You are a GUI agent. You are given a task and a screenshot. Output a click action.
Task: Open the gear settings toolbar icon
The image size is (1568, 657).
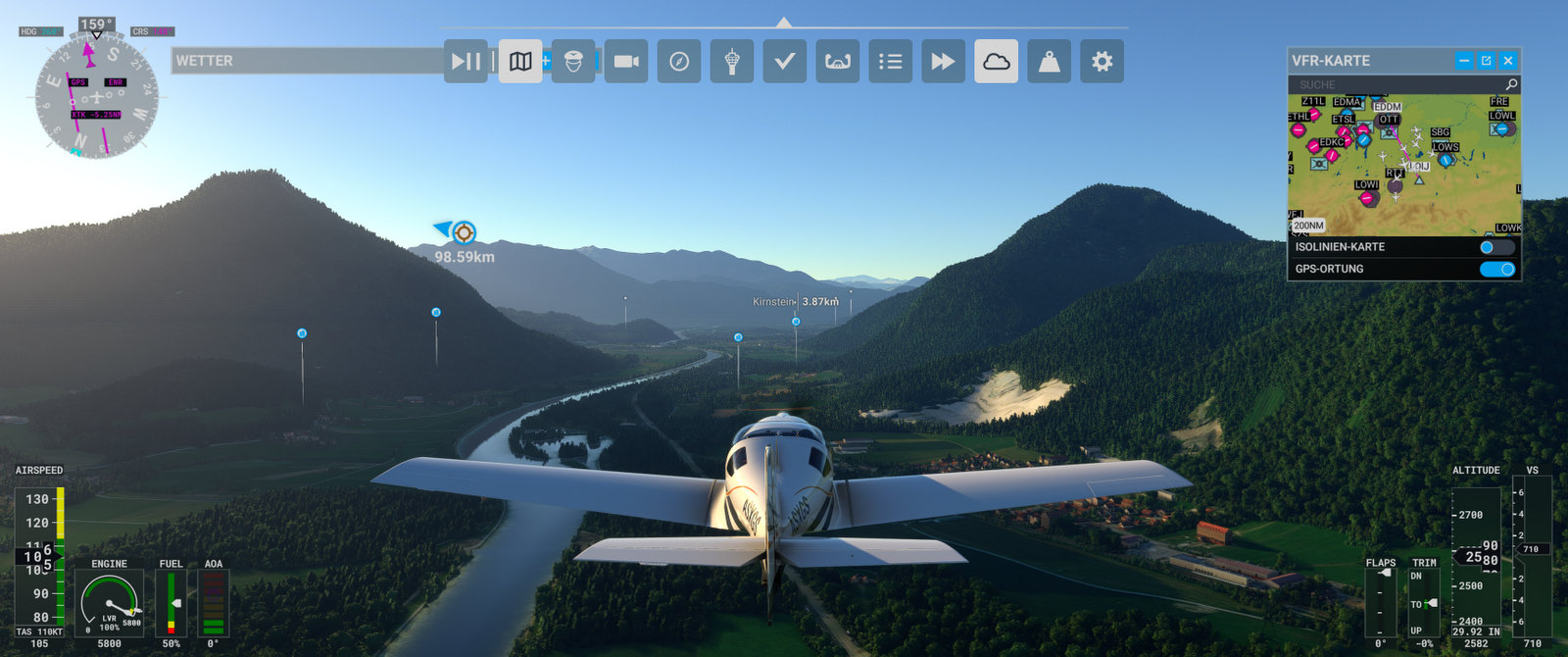click(1102, 61)
